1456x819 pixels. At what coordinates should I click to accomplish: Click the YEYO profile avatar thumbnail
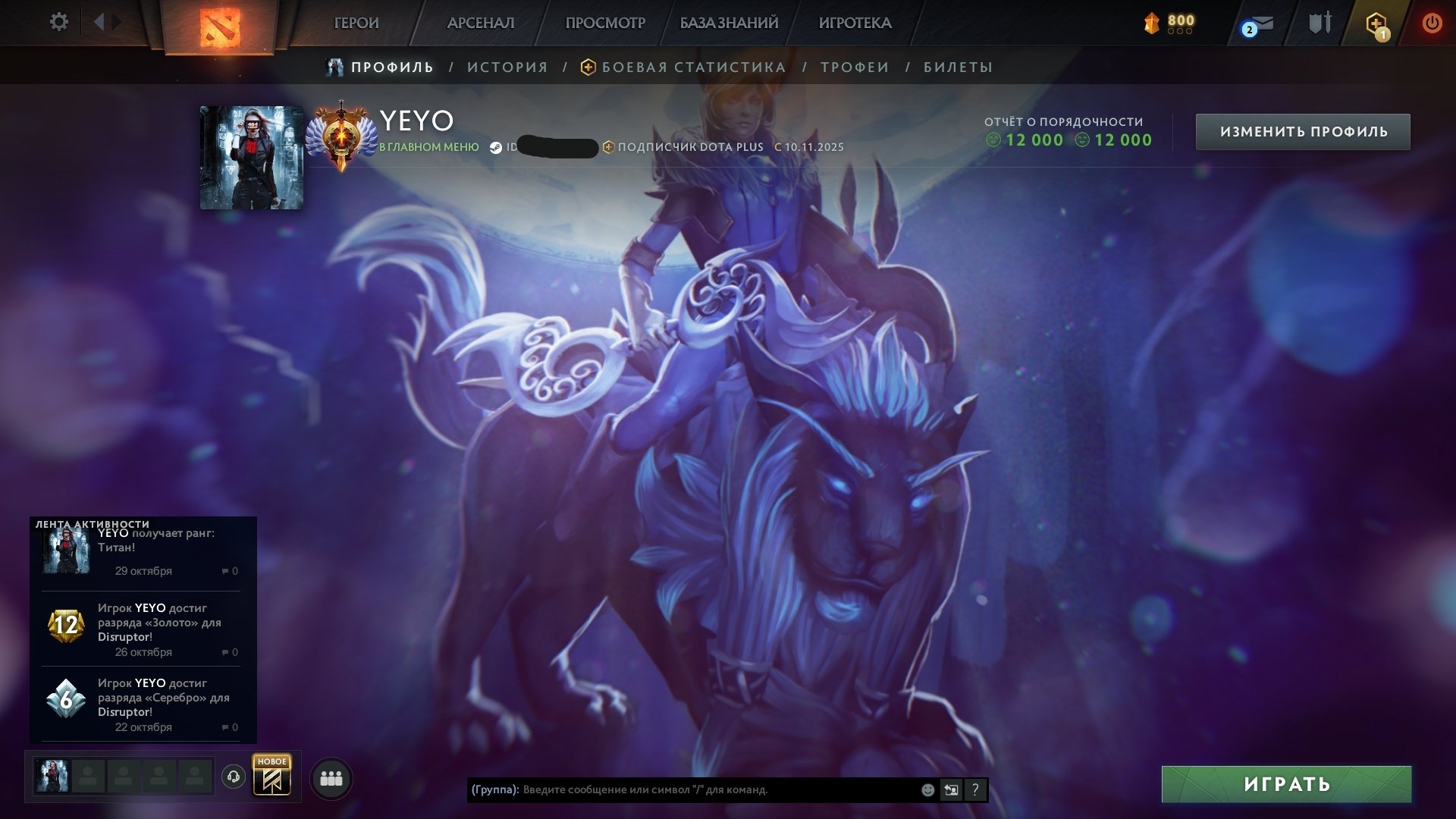(251, 155)
